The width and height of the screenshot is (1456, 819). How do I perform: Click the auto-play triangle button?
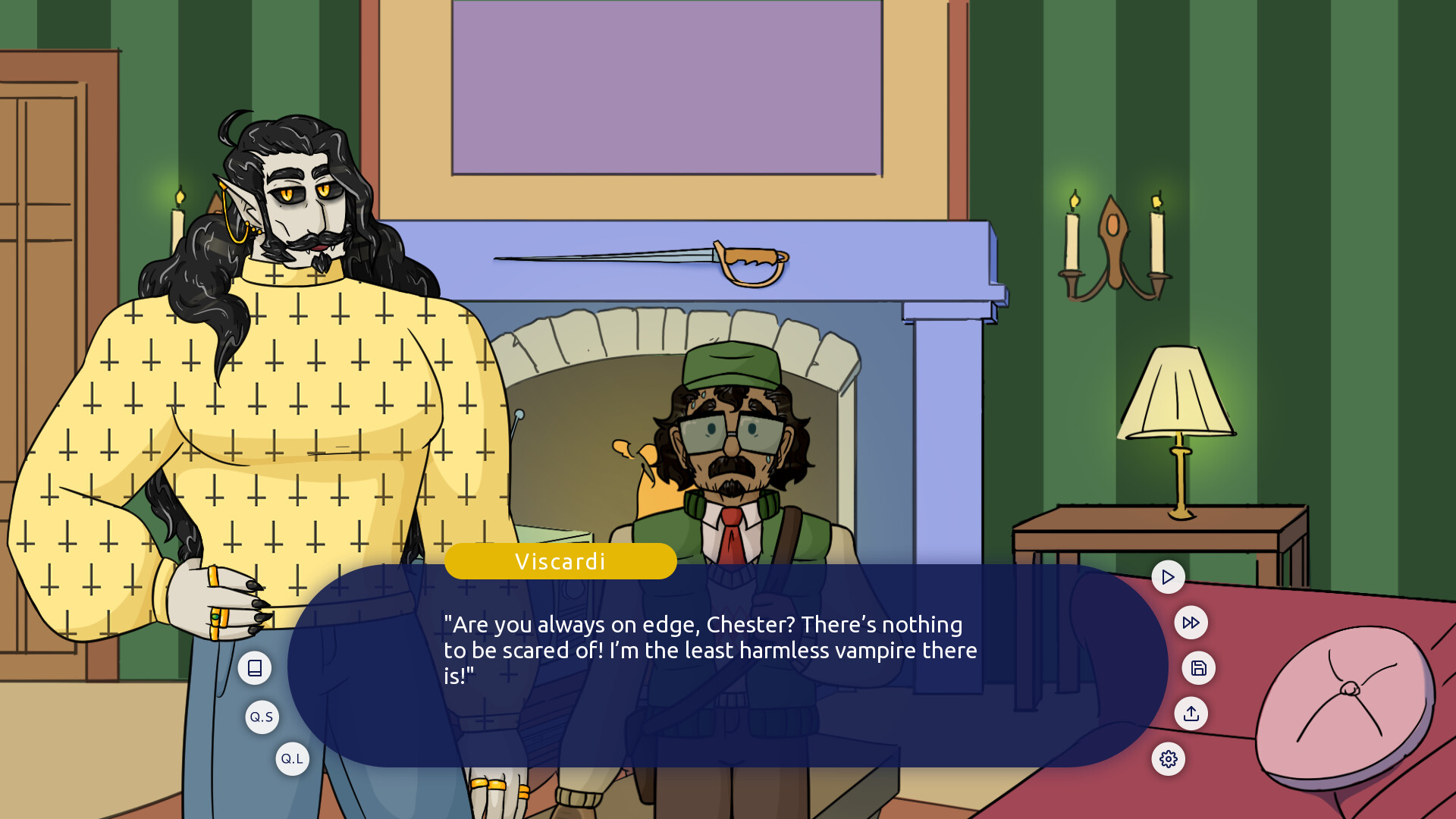[x=1168, y=577]
